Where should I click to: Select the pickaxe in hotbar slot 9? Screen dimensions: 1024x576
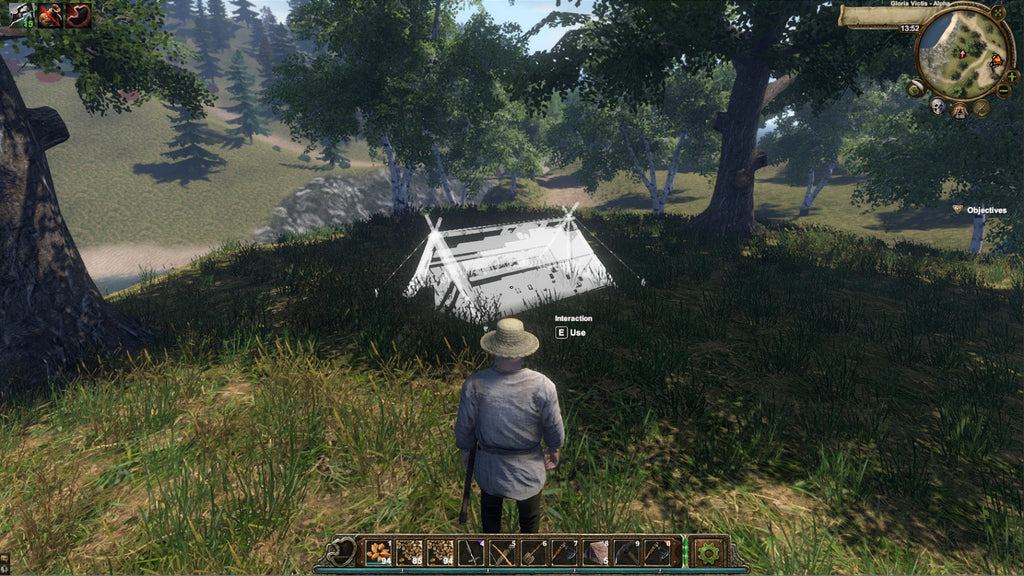[627, 551]
